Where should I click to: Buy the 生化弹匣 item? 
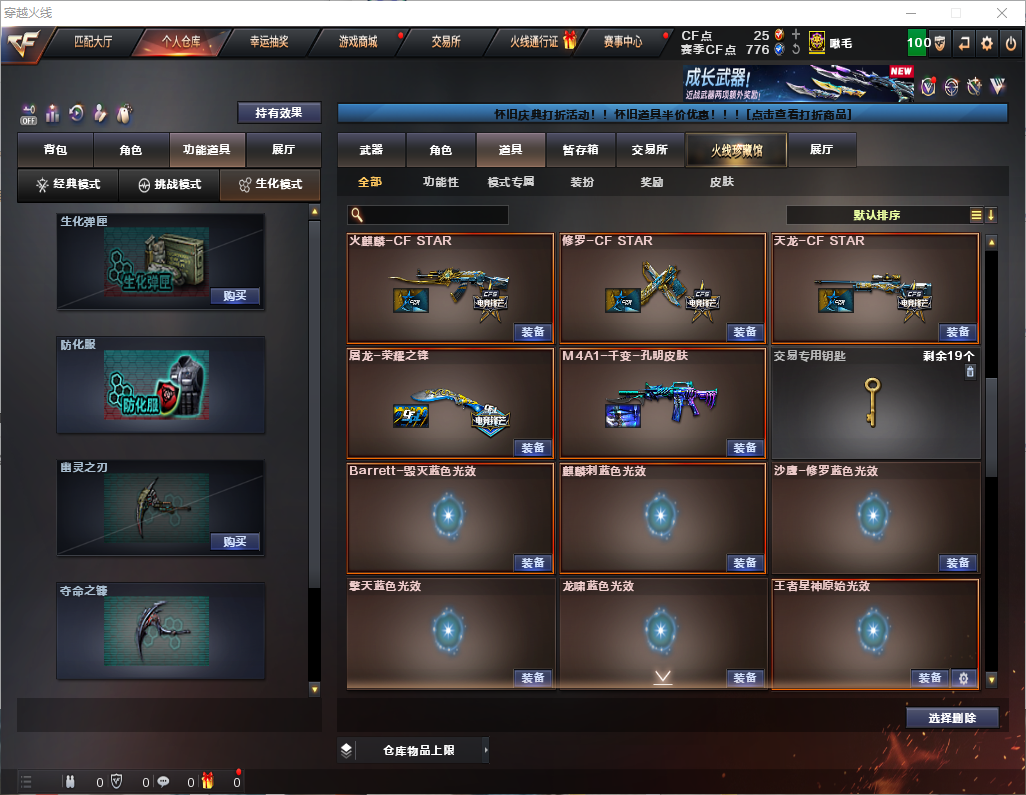[235, 296]
